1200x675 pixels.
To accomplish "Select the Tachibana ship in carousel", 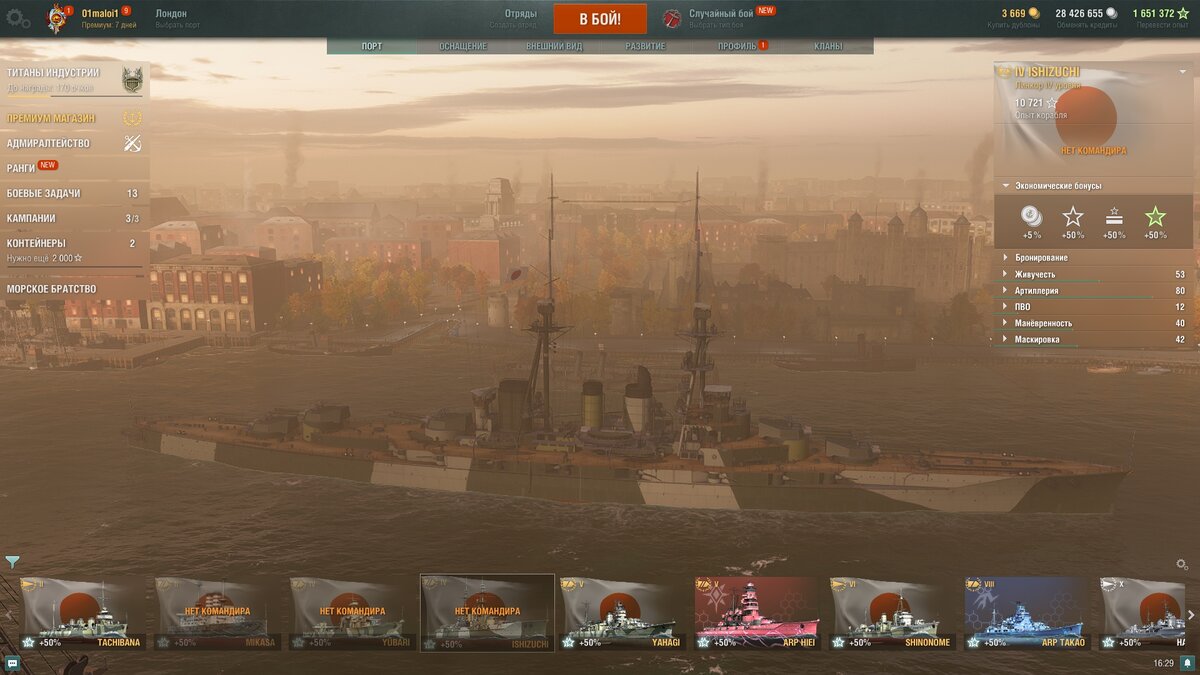I will (x=82, y=612).
